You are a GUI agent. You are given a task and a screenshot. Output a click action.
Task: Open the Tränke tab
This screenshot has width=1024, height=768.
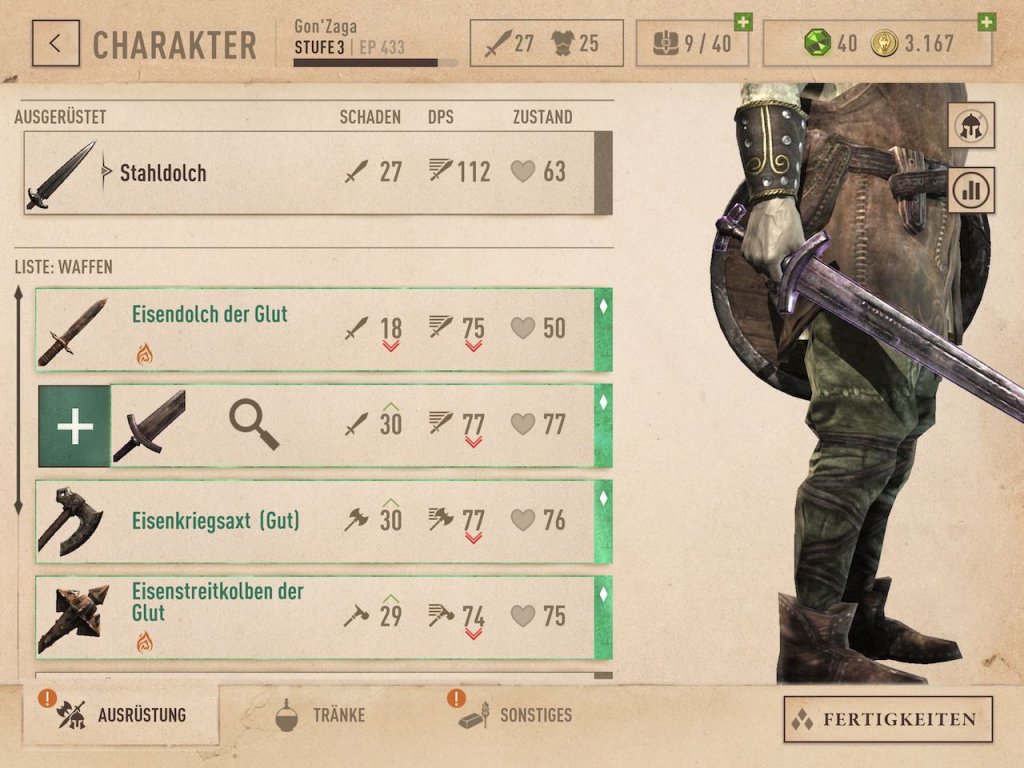pos(320,715)
